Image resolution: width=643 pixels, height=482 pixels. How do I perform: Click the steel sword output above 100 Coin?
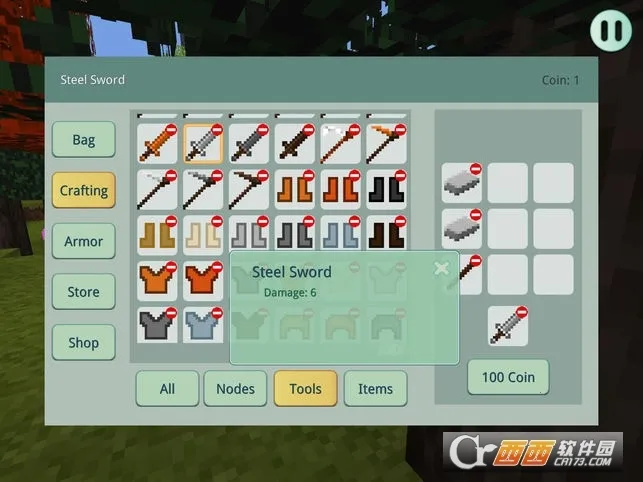pos(508,326)
